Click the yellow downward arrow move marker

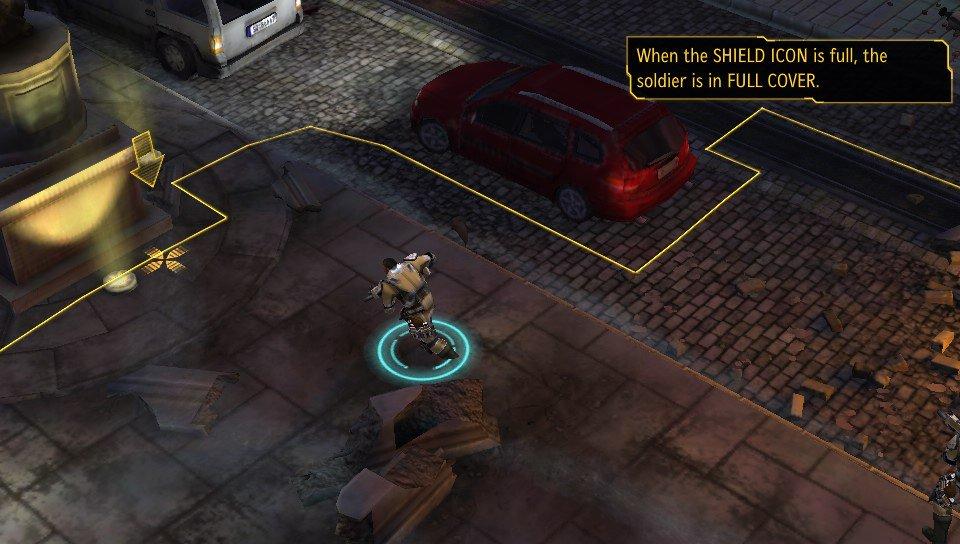(x=149, y=160)
